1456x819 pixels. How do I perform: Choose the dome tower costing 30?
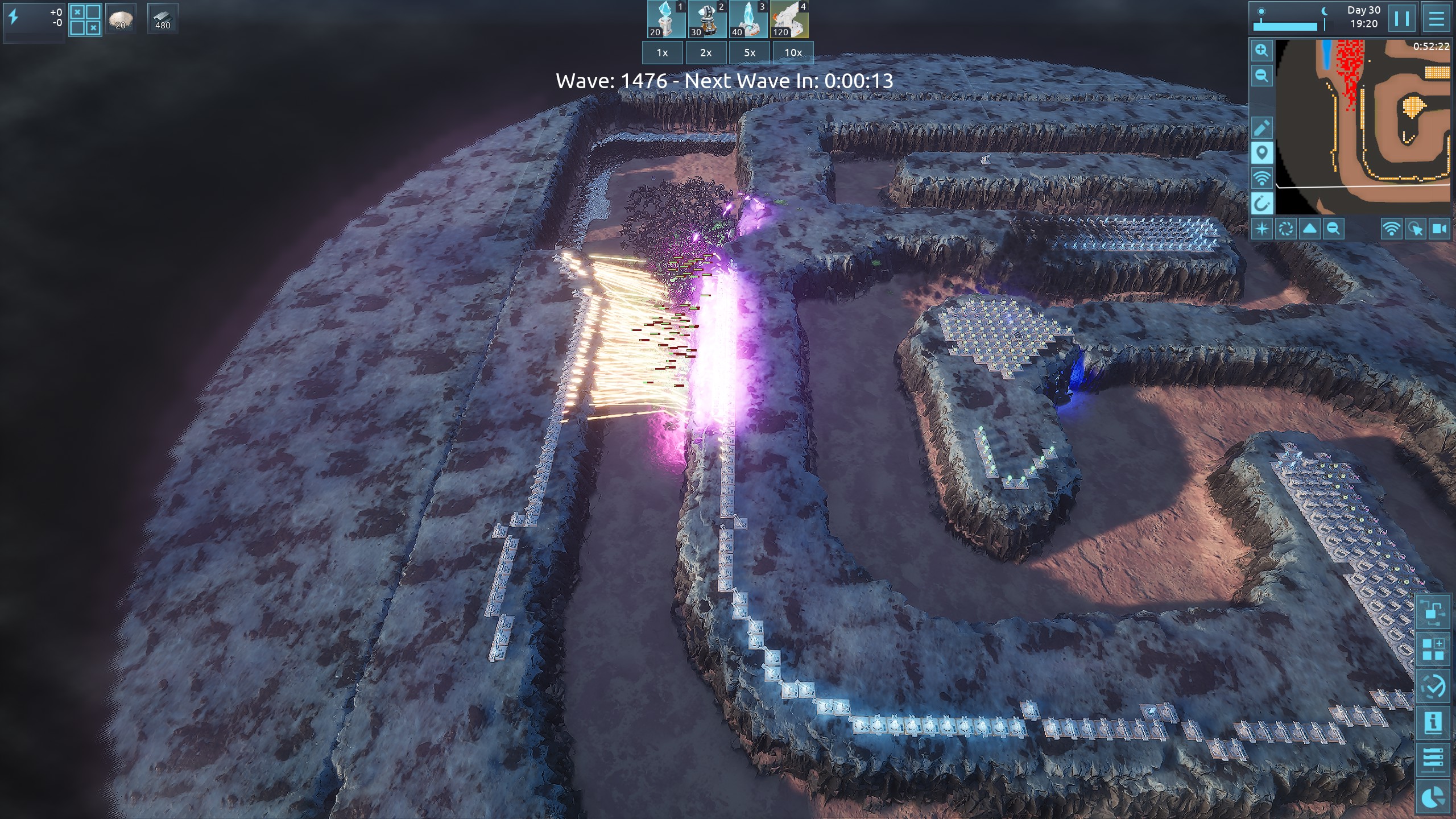707,19
